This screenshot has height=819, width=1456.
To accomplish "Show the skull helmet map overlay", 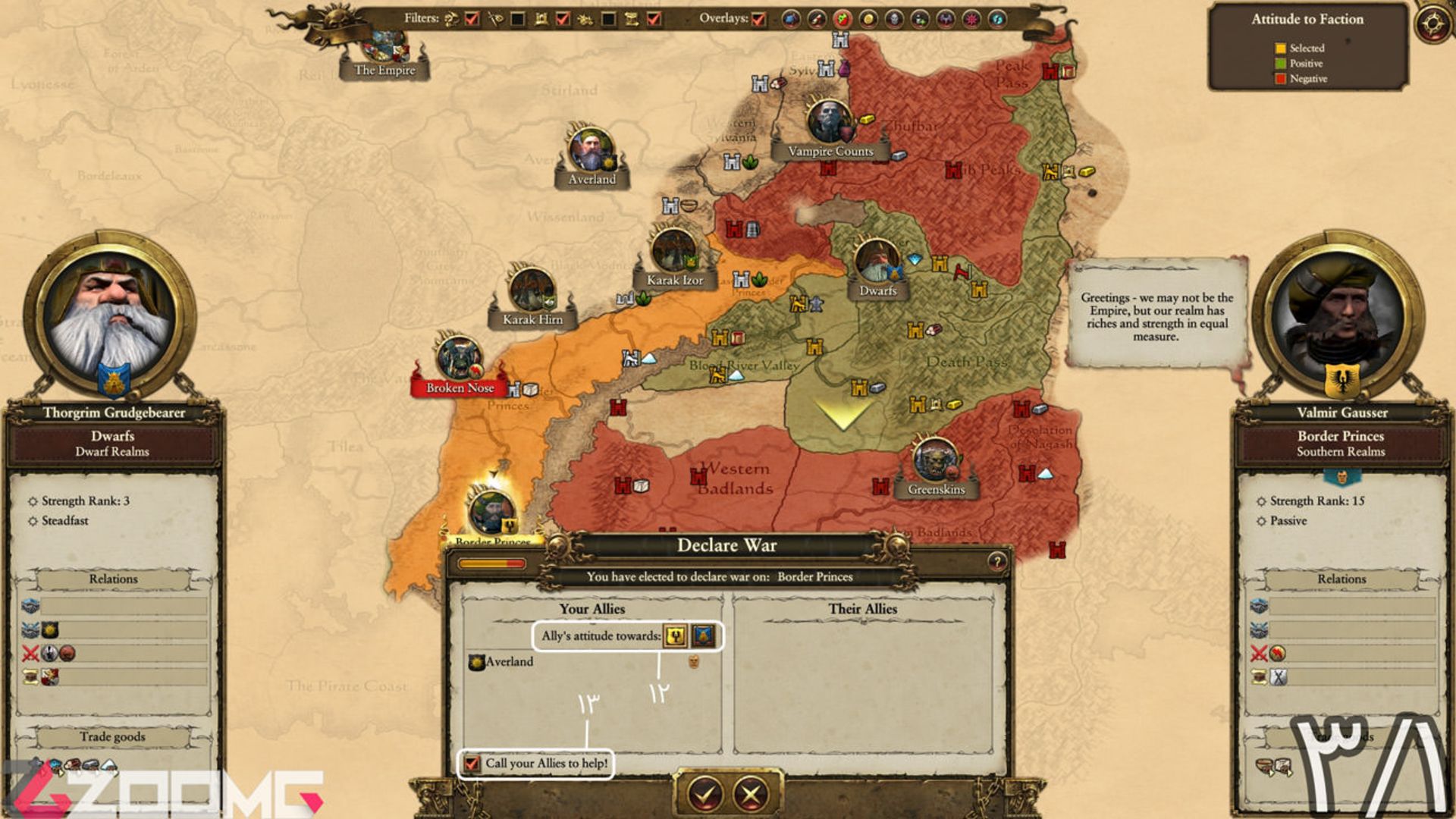I will pos(894,19).
